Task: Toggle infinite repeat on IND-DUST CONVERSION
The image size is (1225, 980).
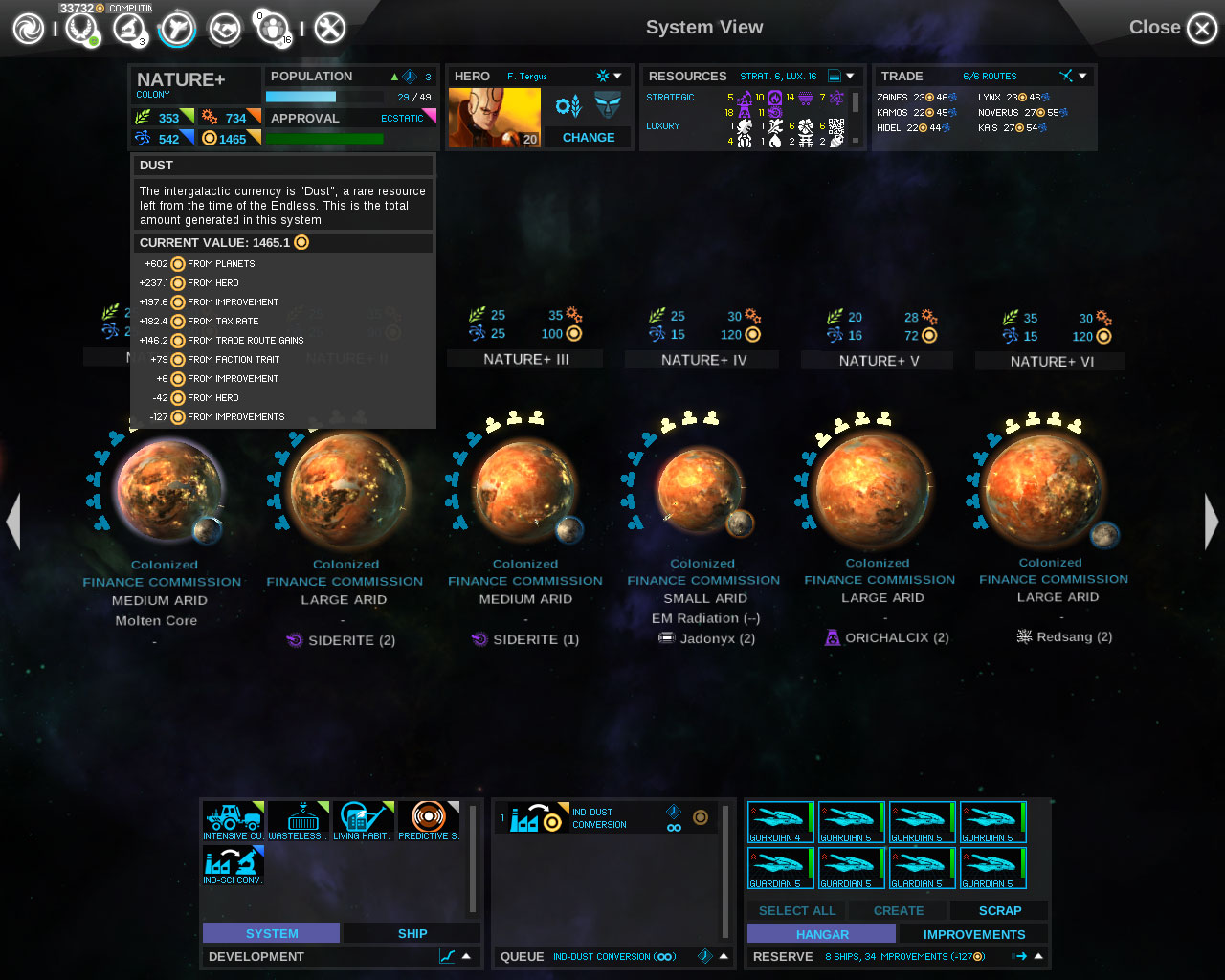Action: (674, 828)
